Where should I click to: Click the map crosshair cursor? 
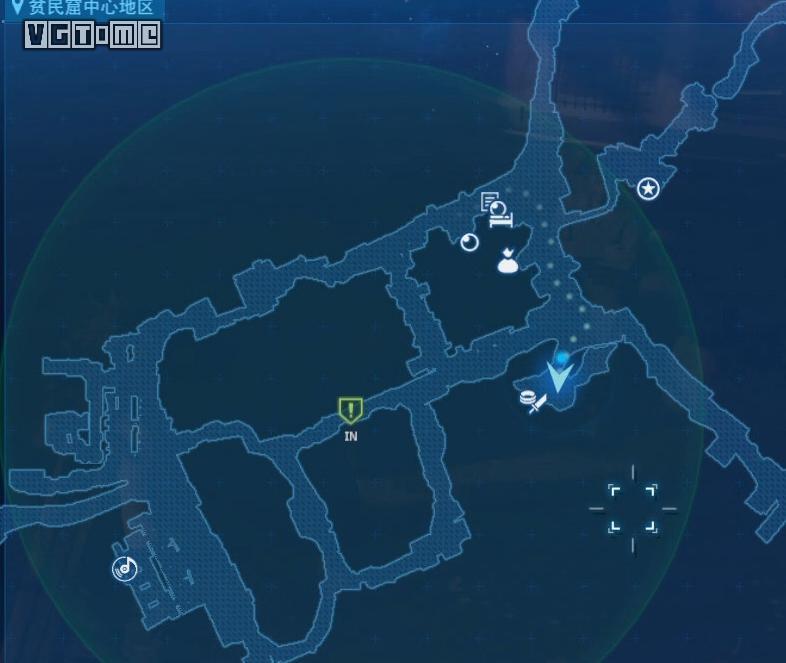[x=633, y=508]
